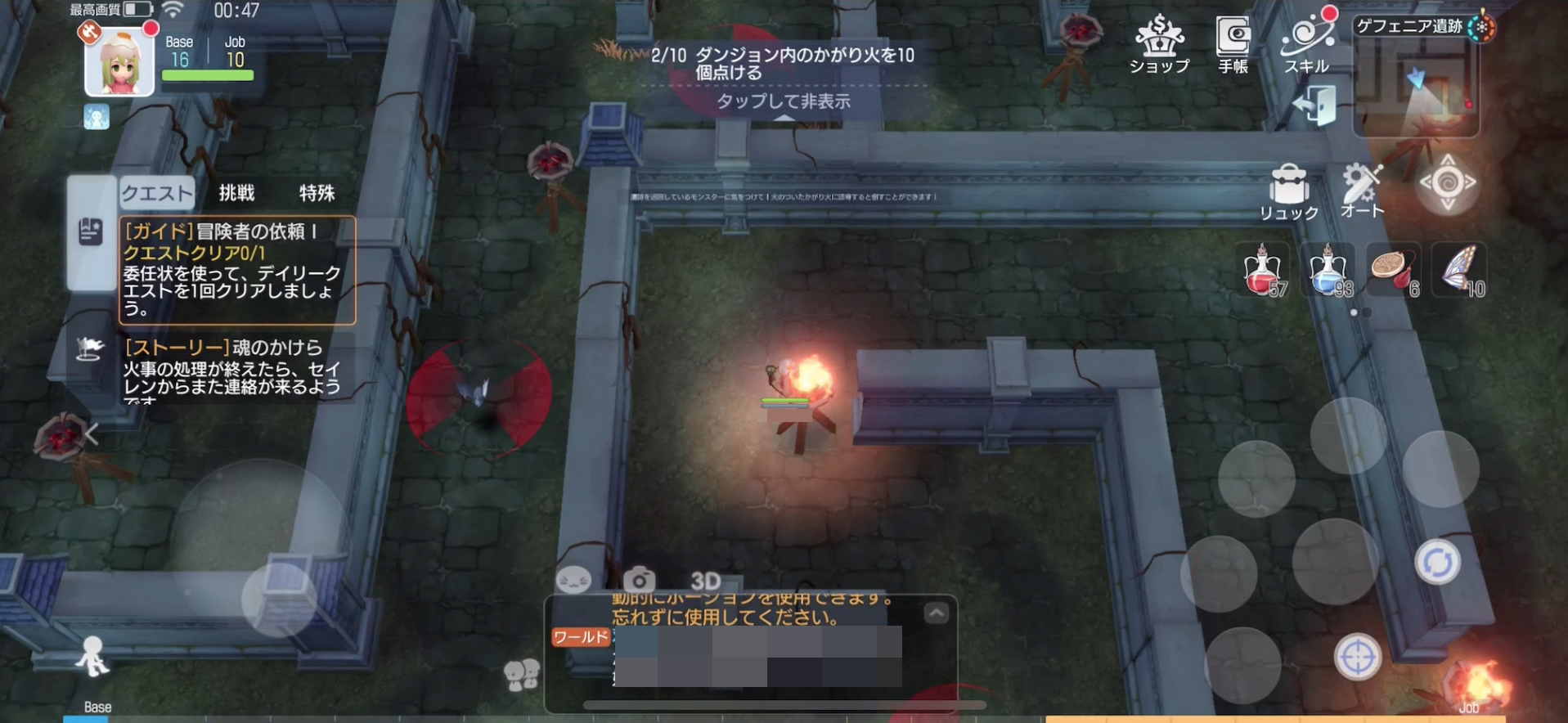Open the 手帳 journal icon
Image resolution: width=1568 pixels, height=723 pixels.
1232,41
